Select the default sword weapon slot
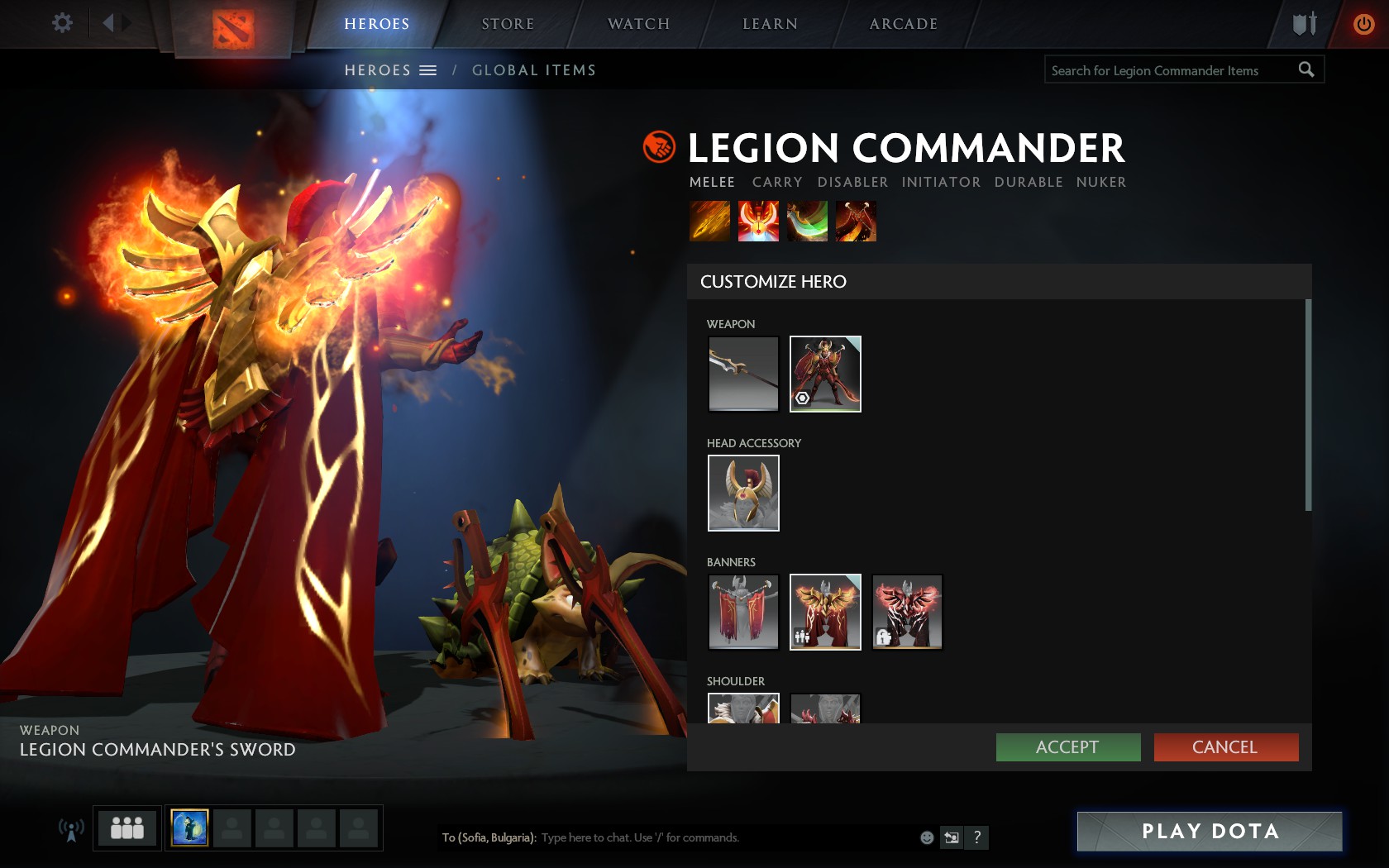Image resolution: width=1389 pixels, height=868 pixels. (x=743, y=374)
